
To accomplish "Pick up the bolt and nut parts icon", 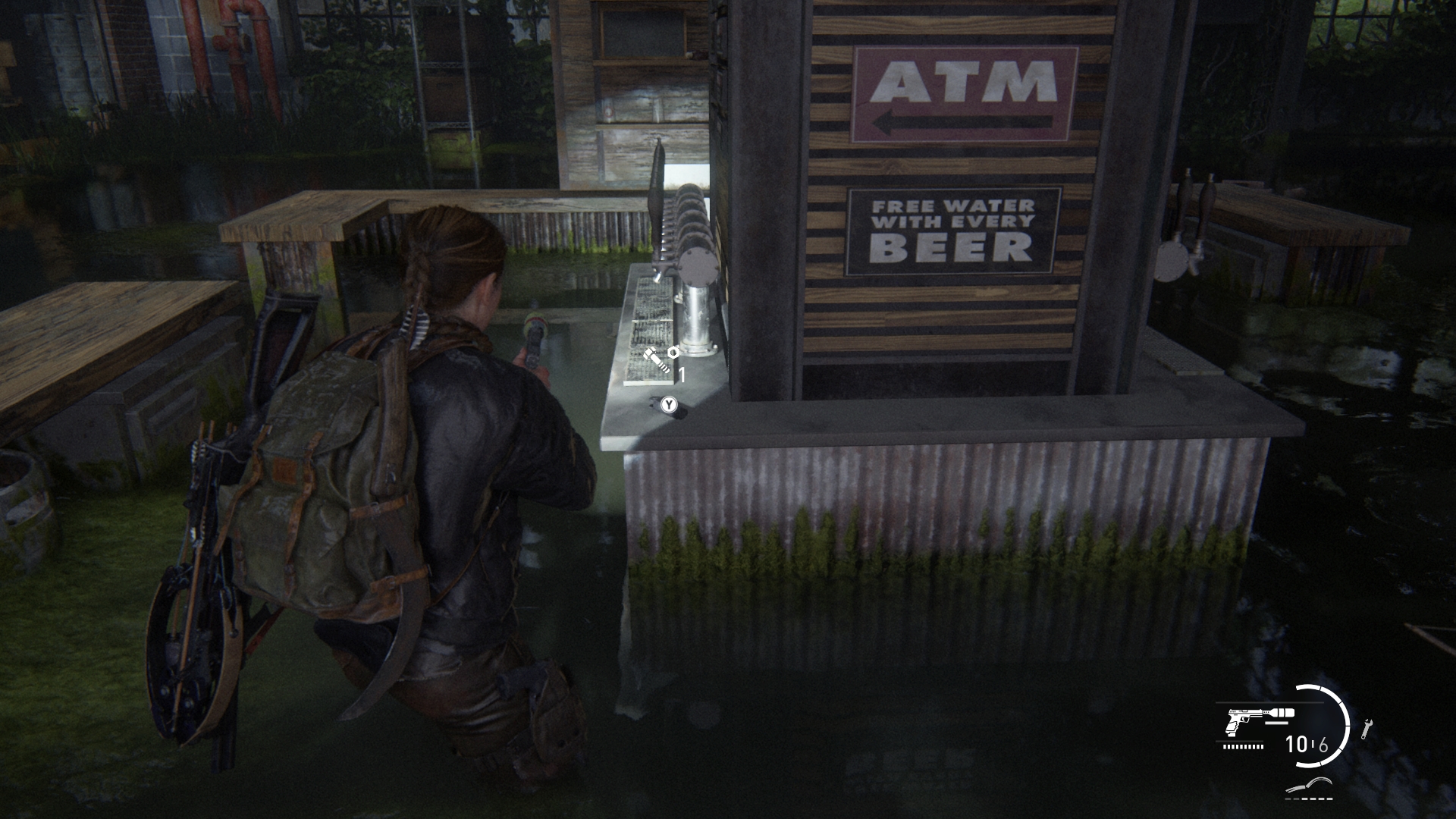I will (x=659, y=359).
